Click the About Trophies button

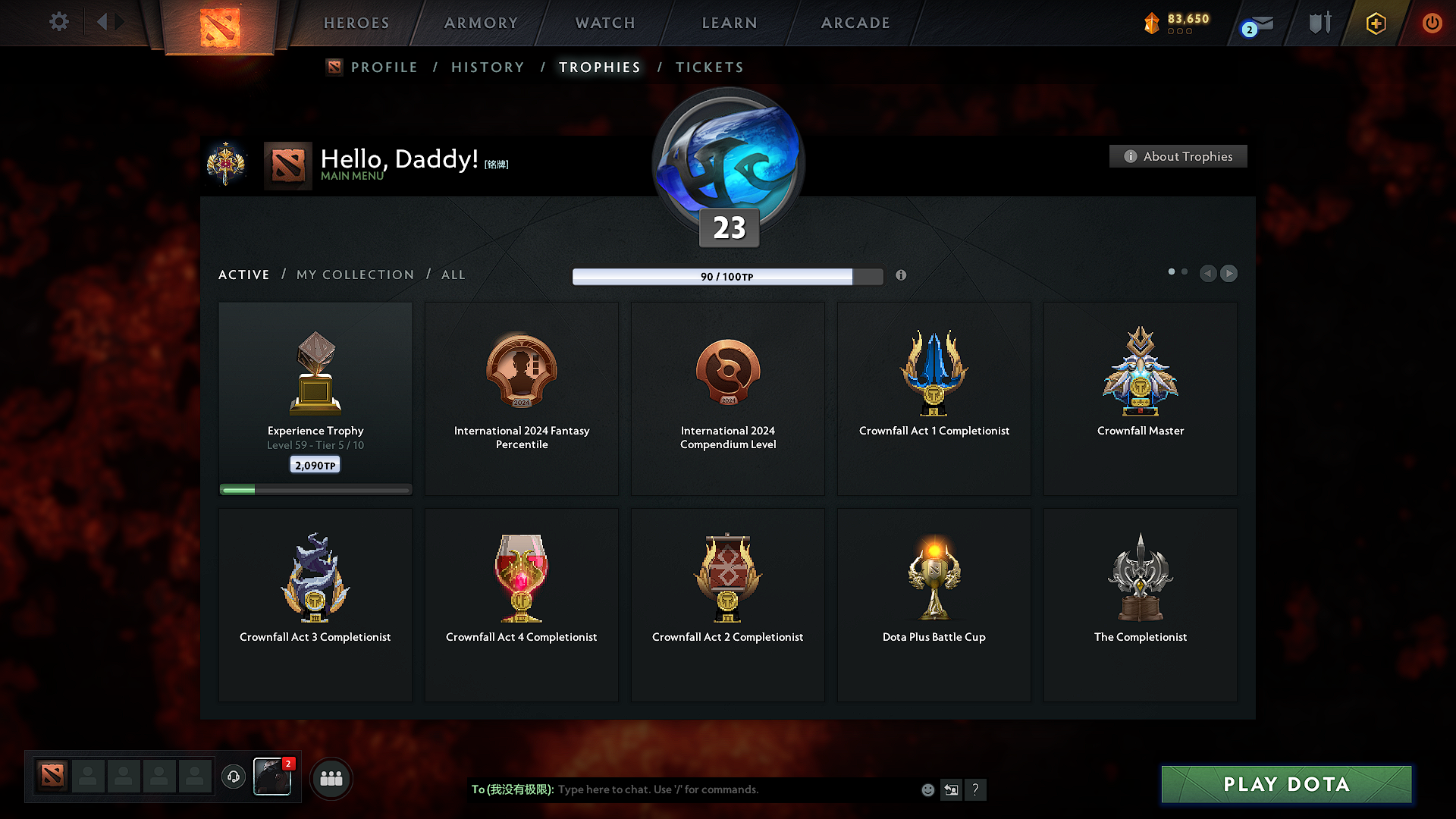point(1178,156)
